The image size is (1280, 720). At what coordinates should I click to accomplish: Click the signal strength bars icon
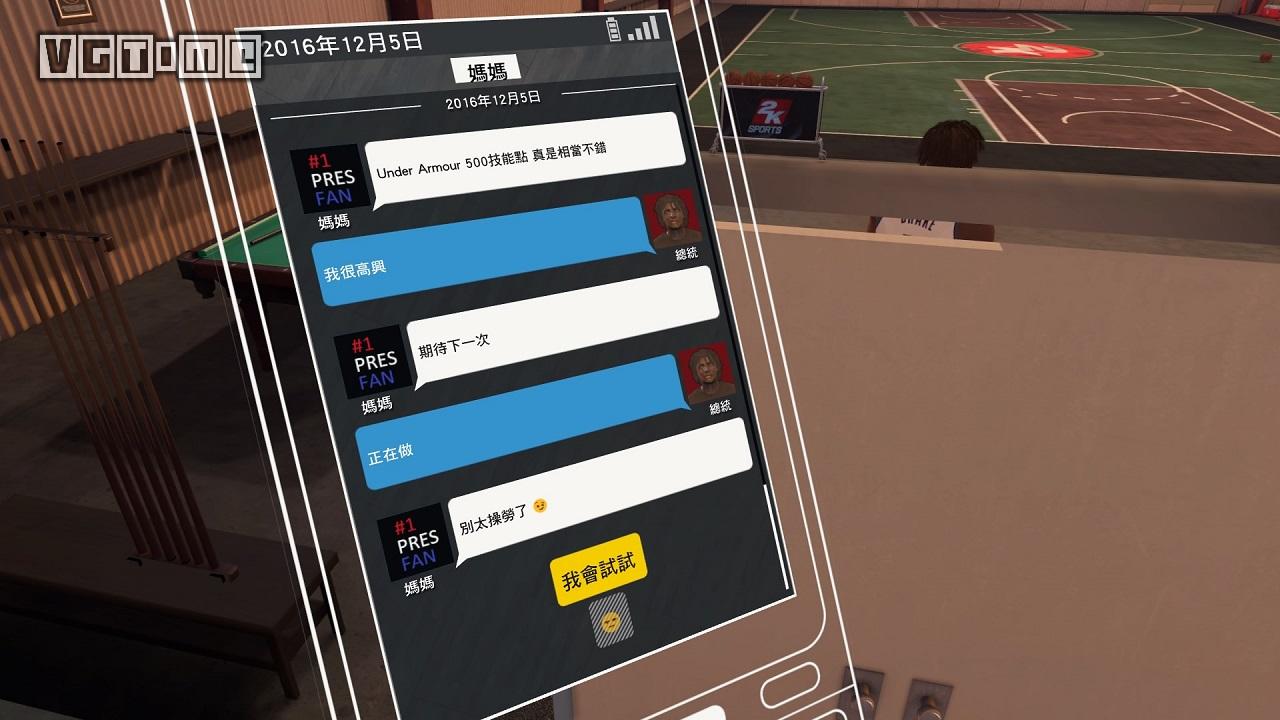[645, 27]
